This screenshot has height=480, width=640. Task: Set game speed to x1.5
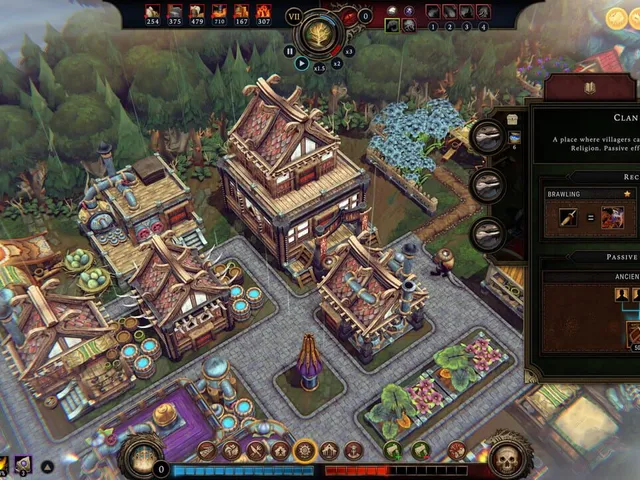click(x=320, y=68)
